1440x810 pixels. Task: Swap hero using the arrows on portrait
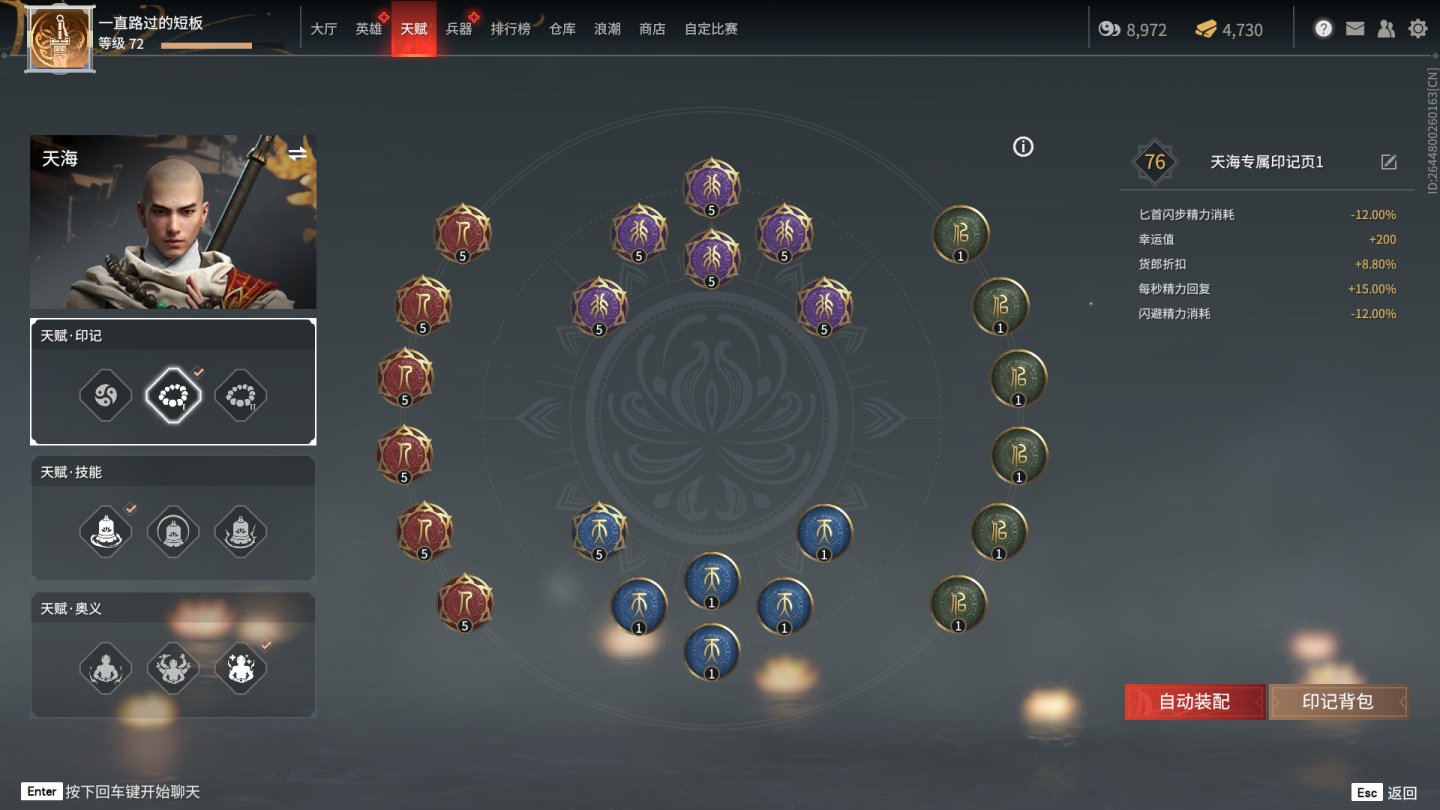pyautogui.click(x=298, y=153)
